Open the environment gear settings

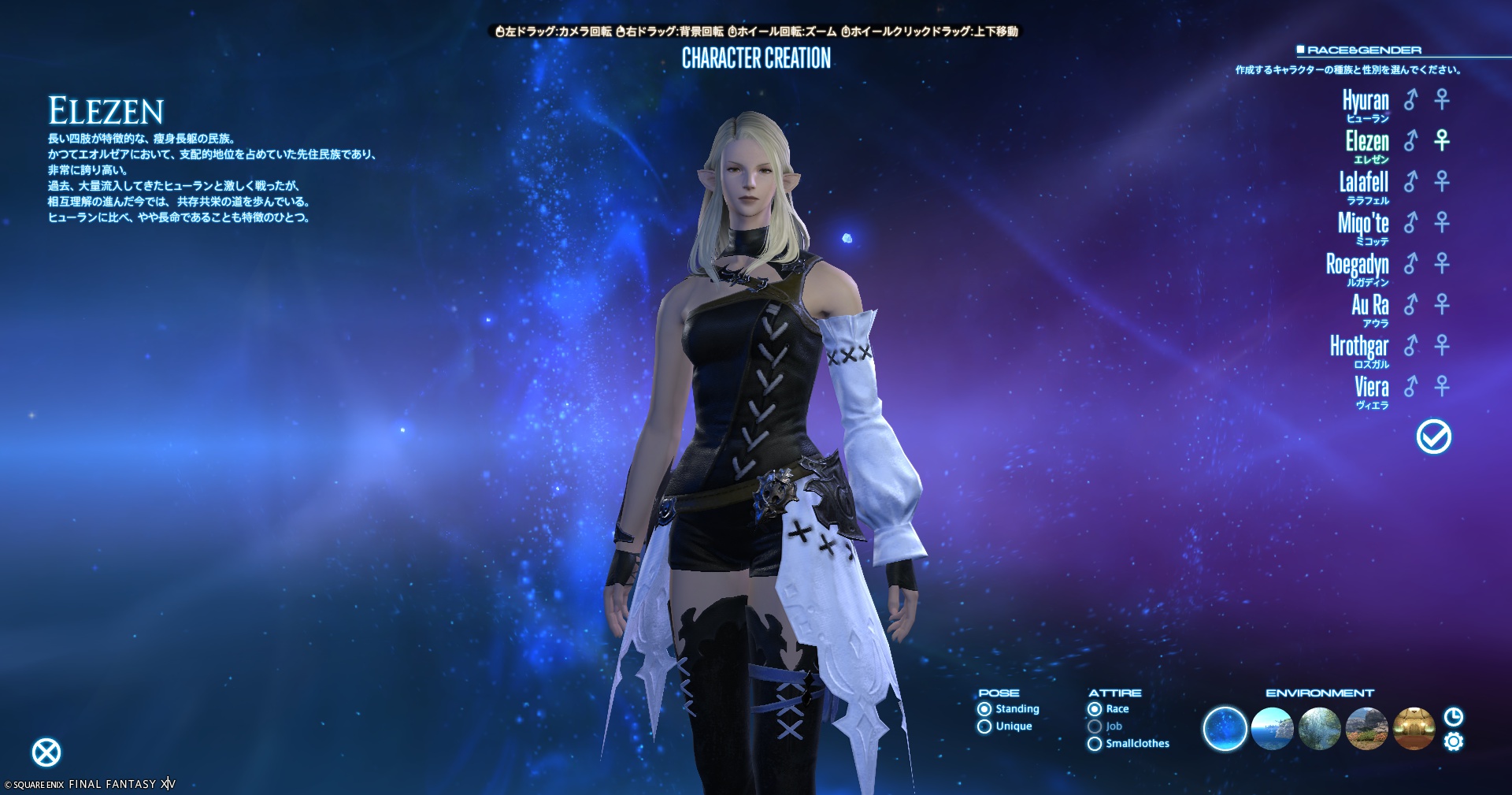click(1454, 742)
